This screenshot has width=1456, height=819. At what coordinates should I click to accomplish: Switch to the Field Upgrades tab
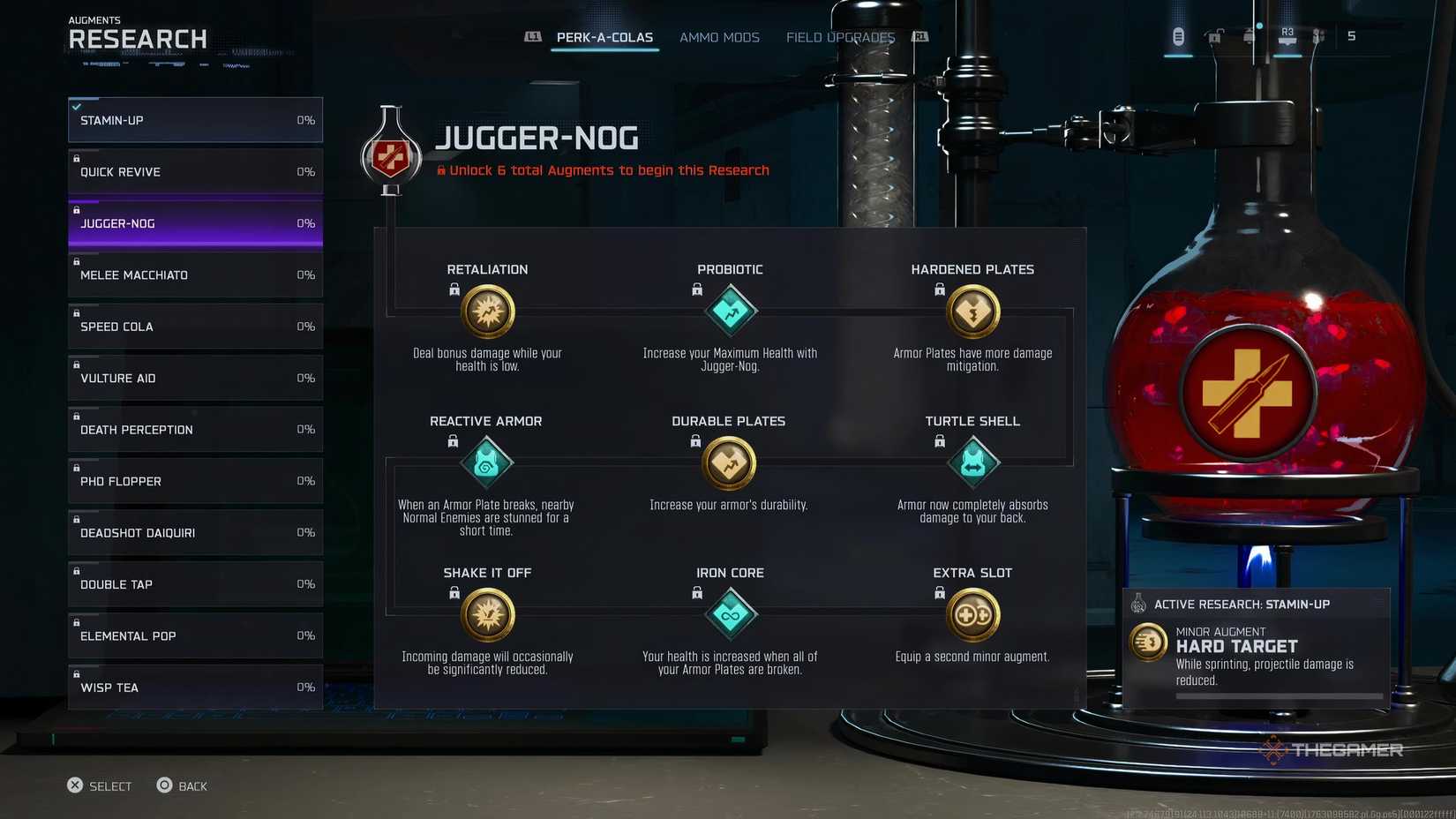(839, 37)
